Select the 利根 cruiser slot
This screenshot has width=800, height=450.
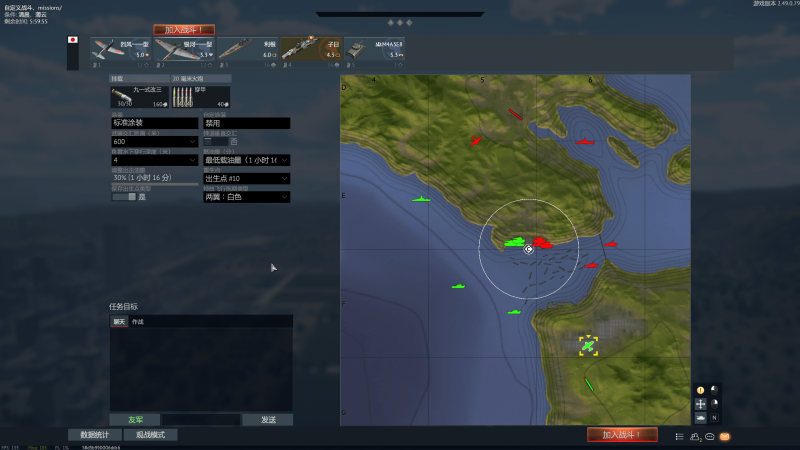click(x=247, y=49)
